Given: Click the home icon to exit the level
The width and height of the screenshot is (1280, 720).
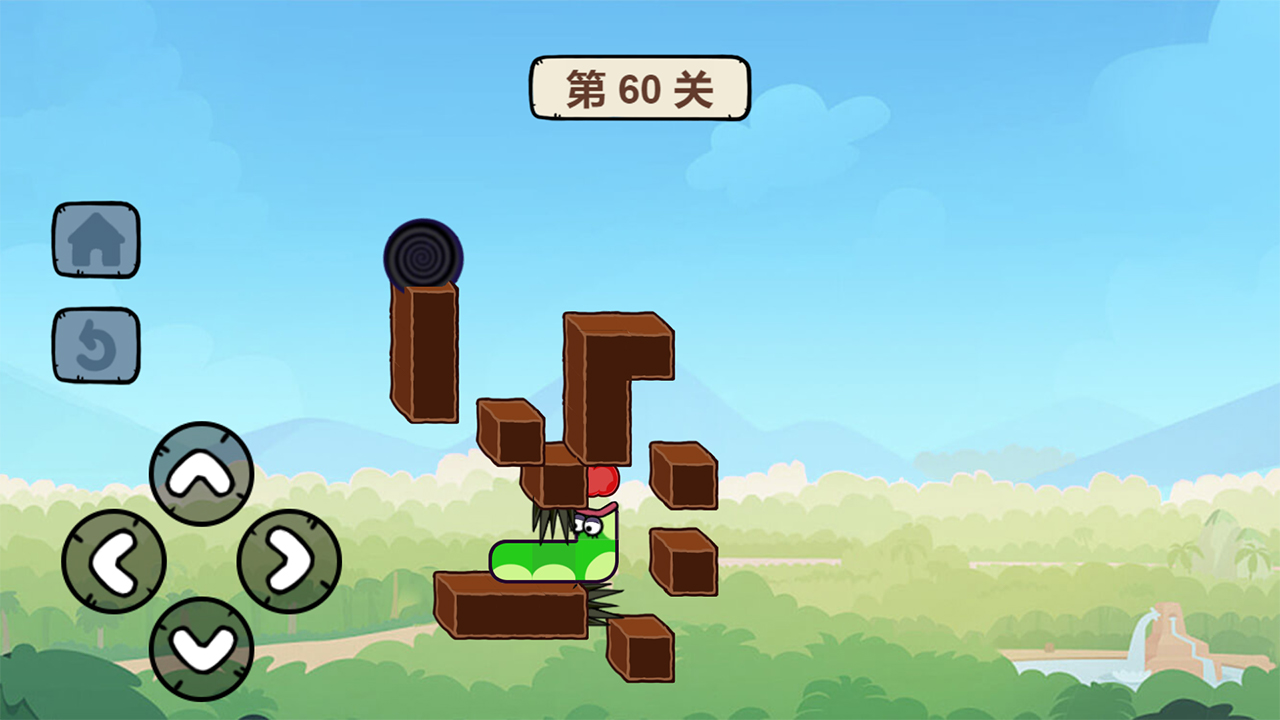Looking at the screenshot, I should pyautogui.click(x=96, y=240).
